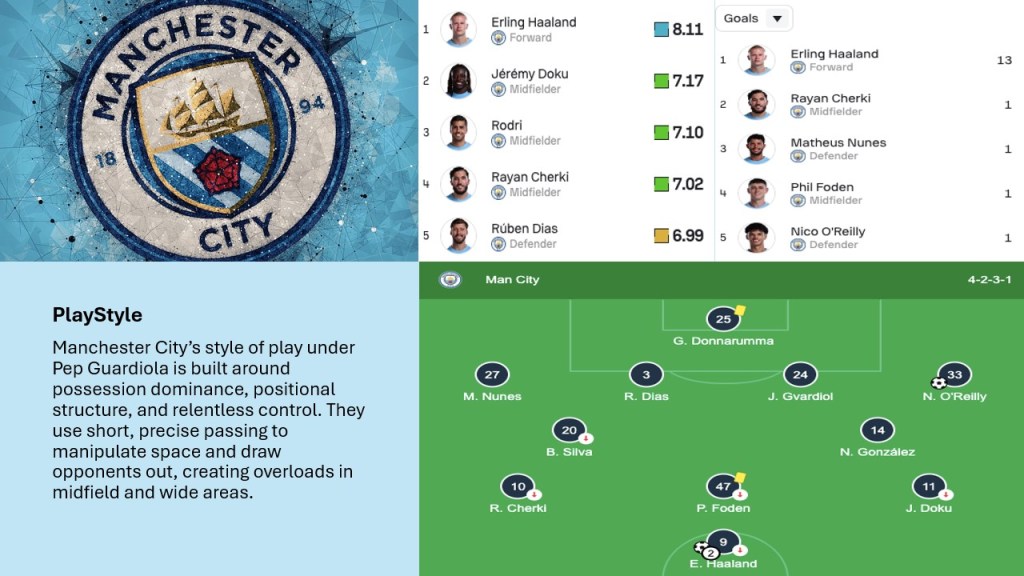Select N. González's number 14 marker

click(877, 431)
